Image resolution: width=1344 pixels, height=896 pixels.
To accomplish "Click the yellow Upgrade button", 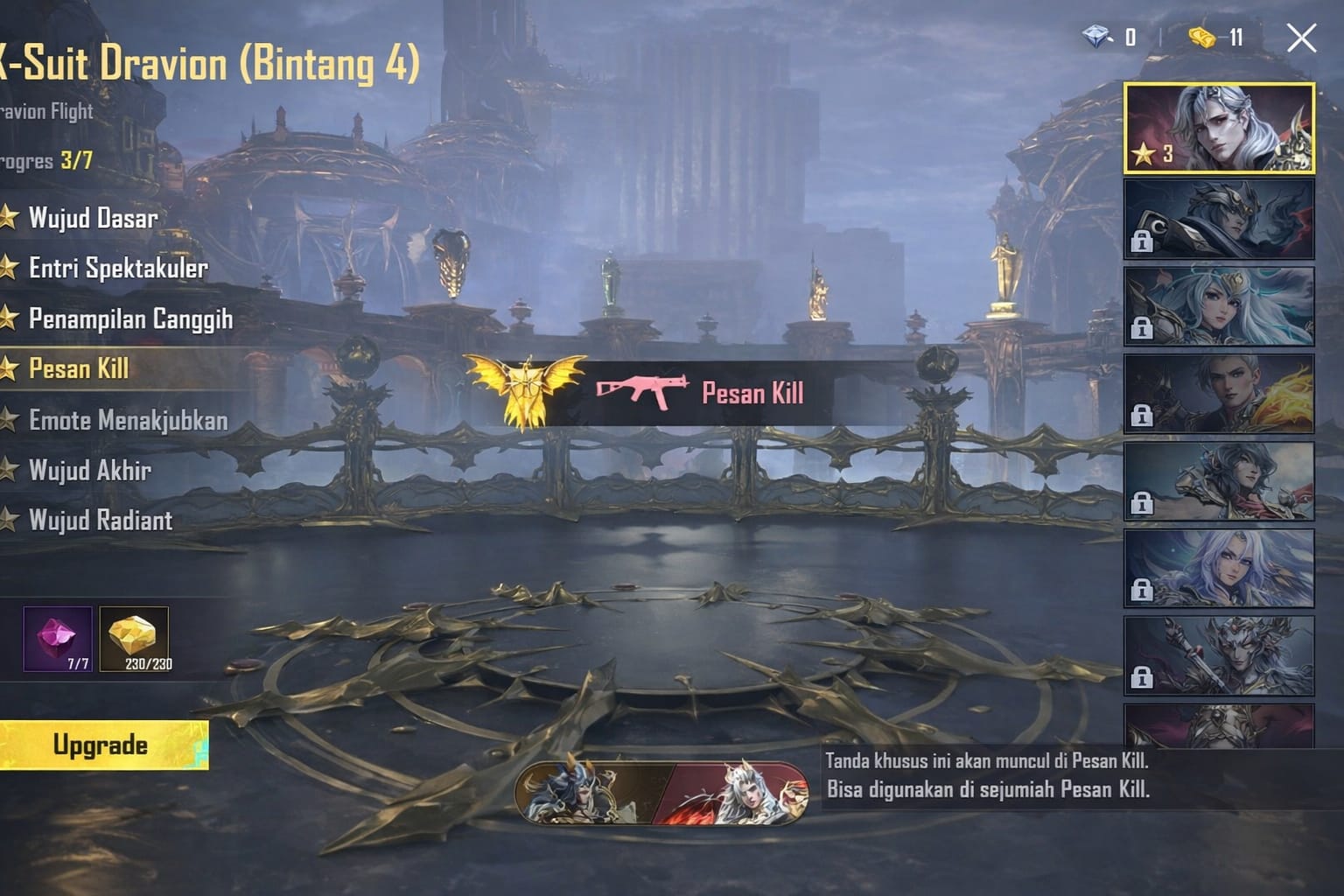I will [102, 745].
